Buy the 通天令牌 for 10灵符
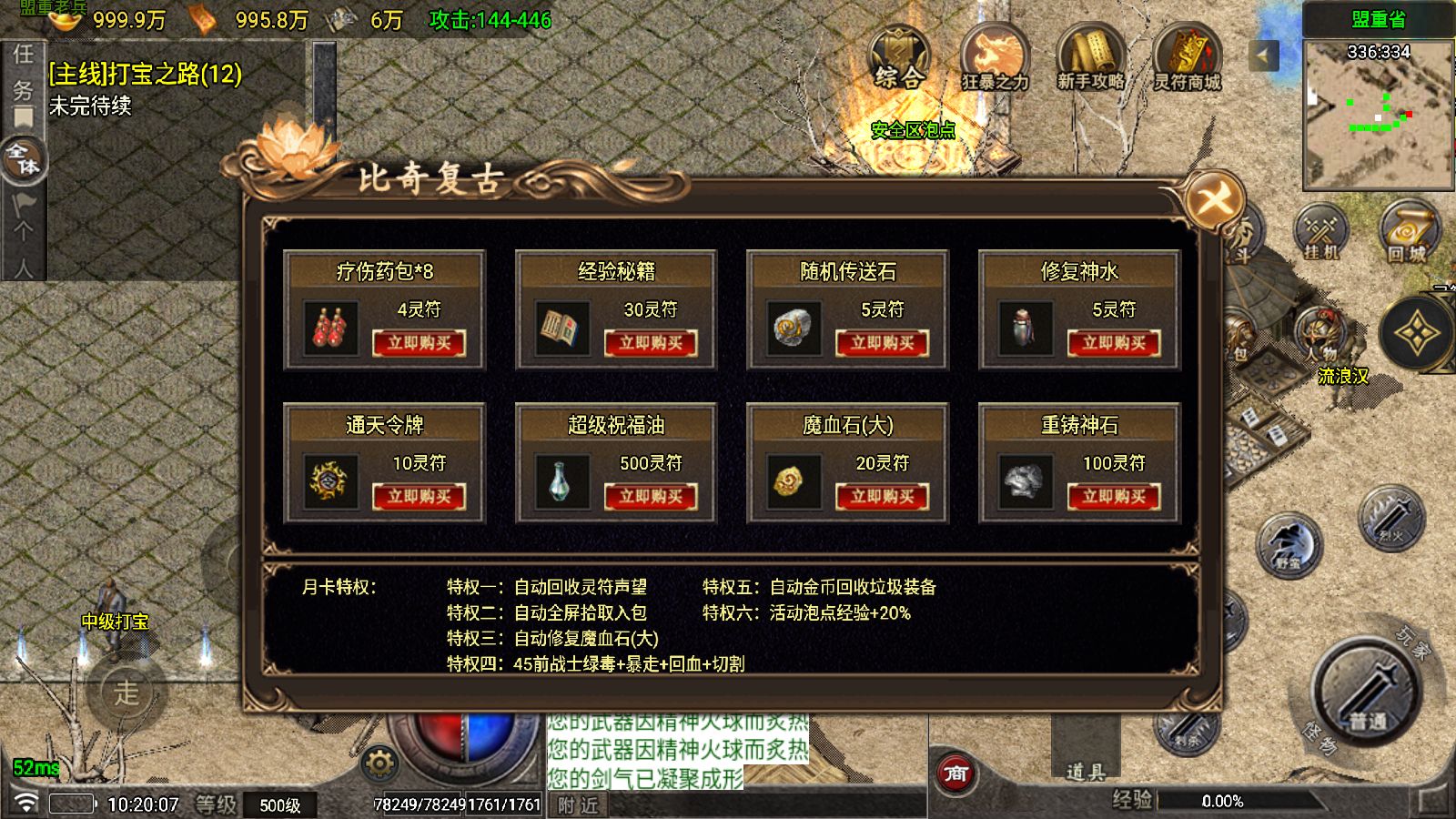Image resolution: width=1456 pixels, height=819 pixels. click(419, 497)
